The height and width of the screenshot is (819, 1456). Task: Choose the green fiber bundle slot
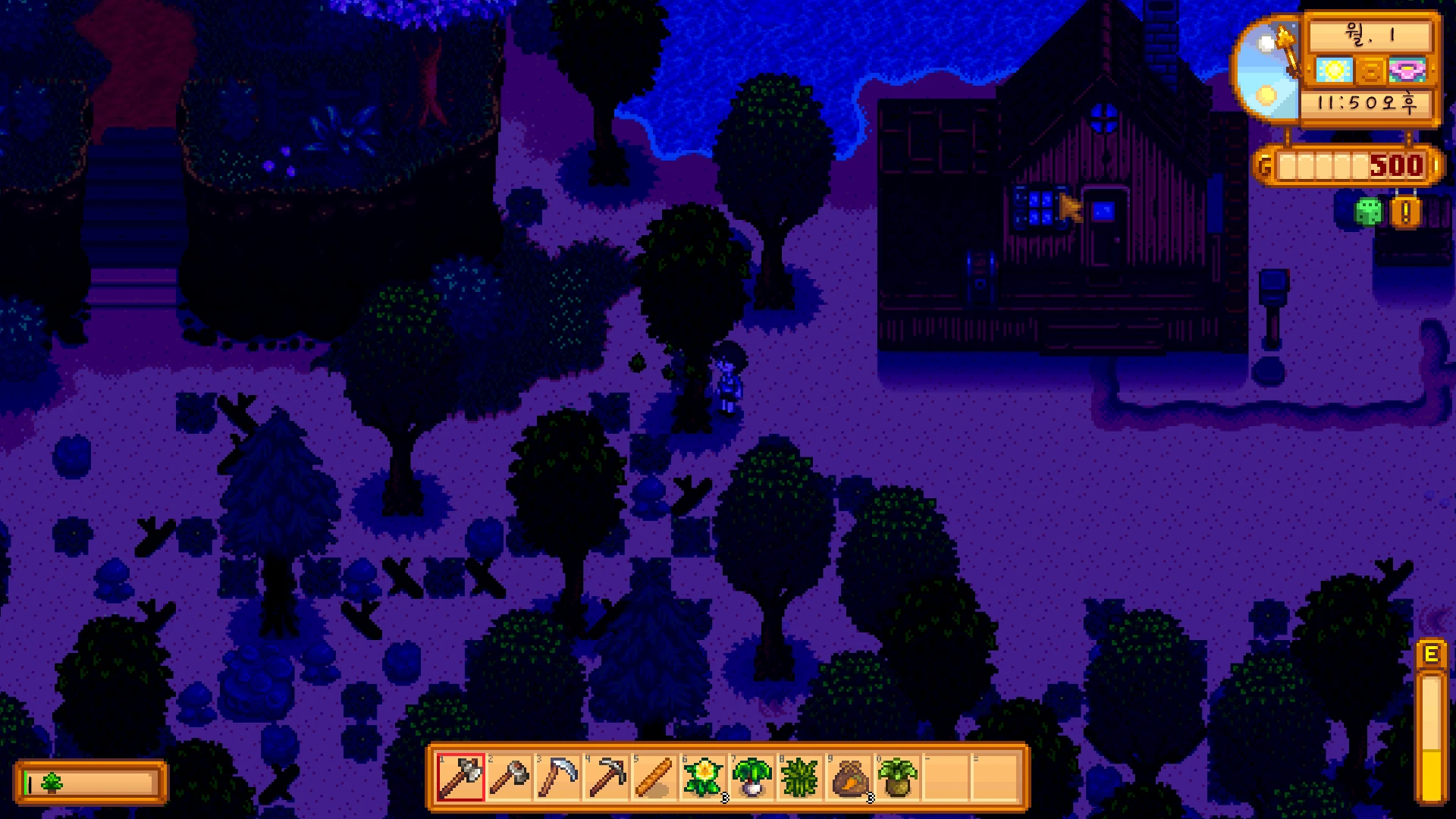[x=800, y=777]
